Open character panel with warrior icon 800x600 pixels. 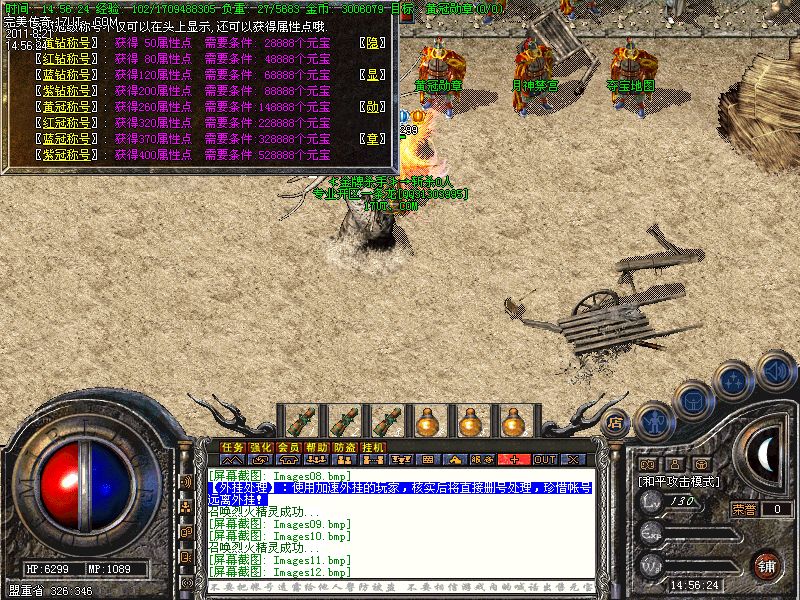(x=654, y=421)
